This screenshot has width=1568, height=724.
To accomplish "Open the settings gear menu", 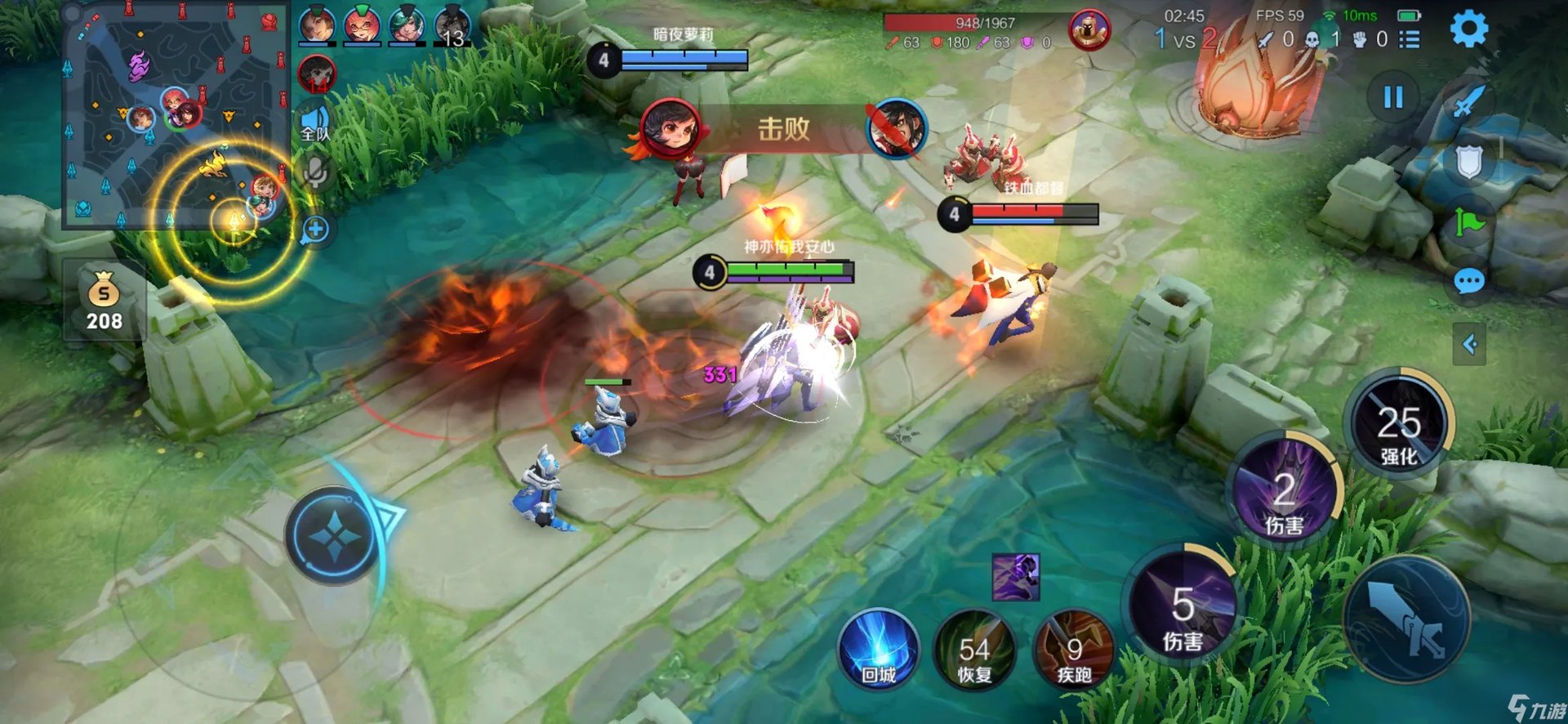I will tap(1468, 29).
